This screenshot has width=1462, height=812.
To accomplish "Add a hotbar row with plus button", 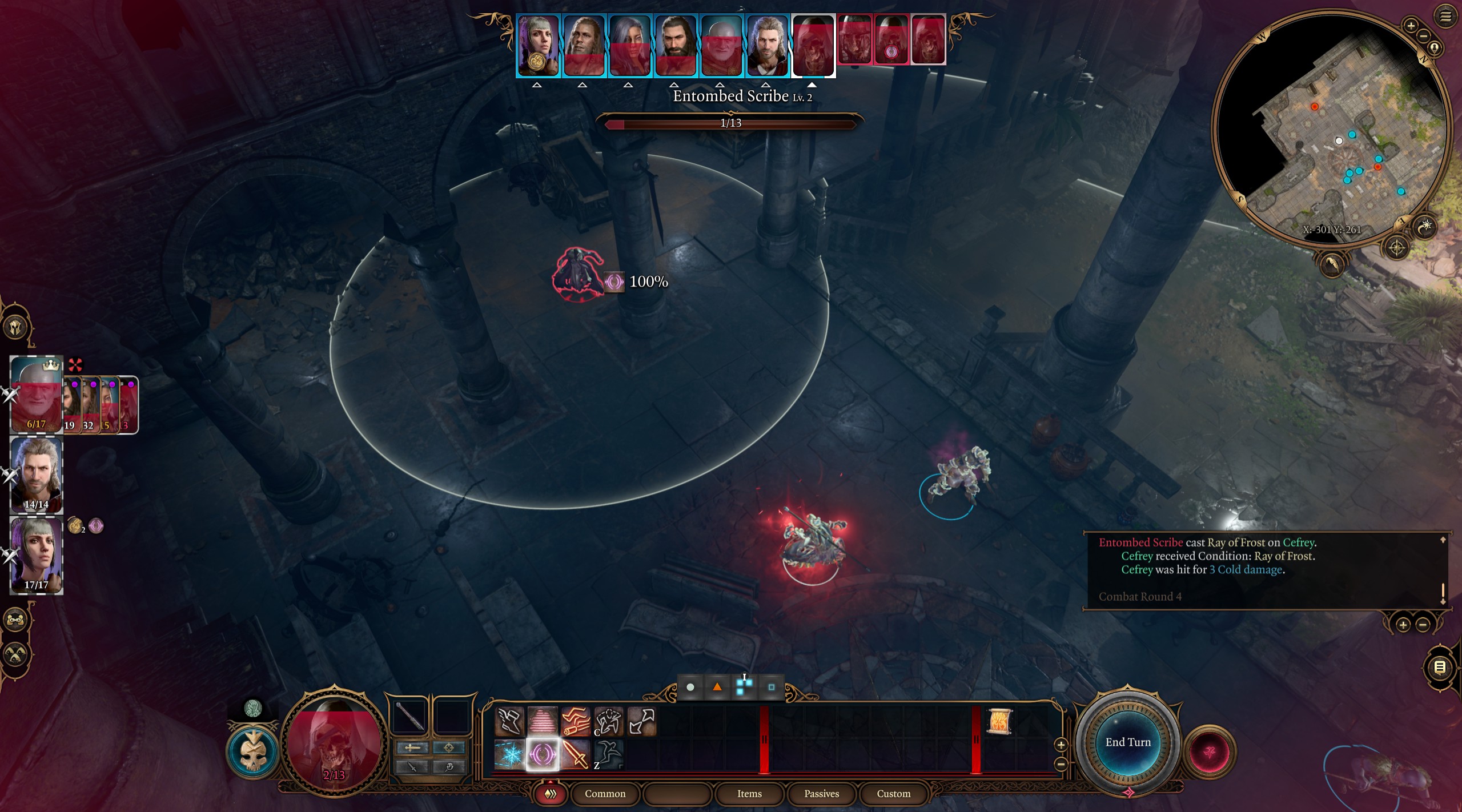I will 1061,745.
